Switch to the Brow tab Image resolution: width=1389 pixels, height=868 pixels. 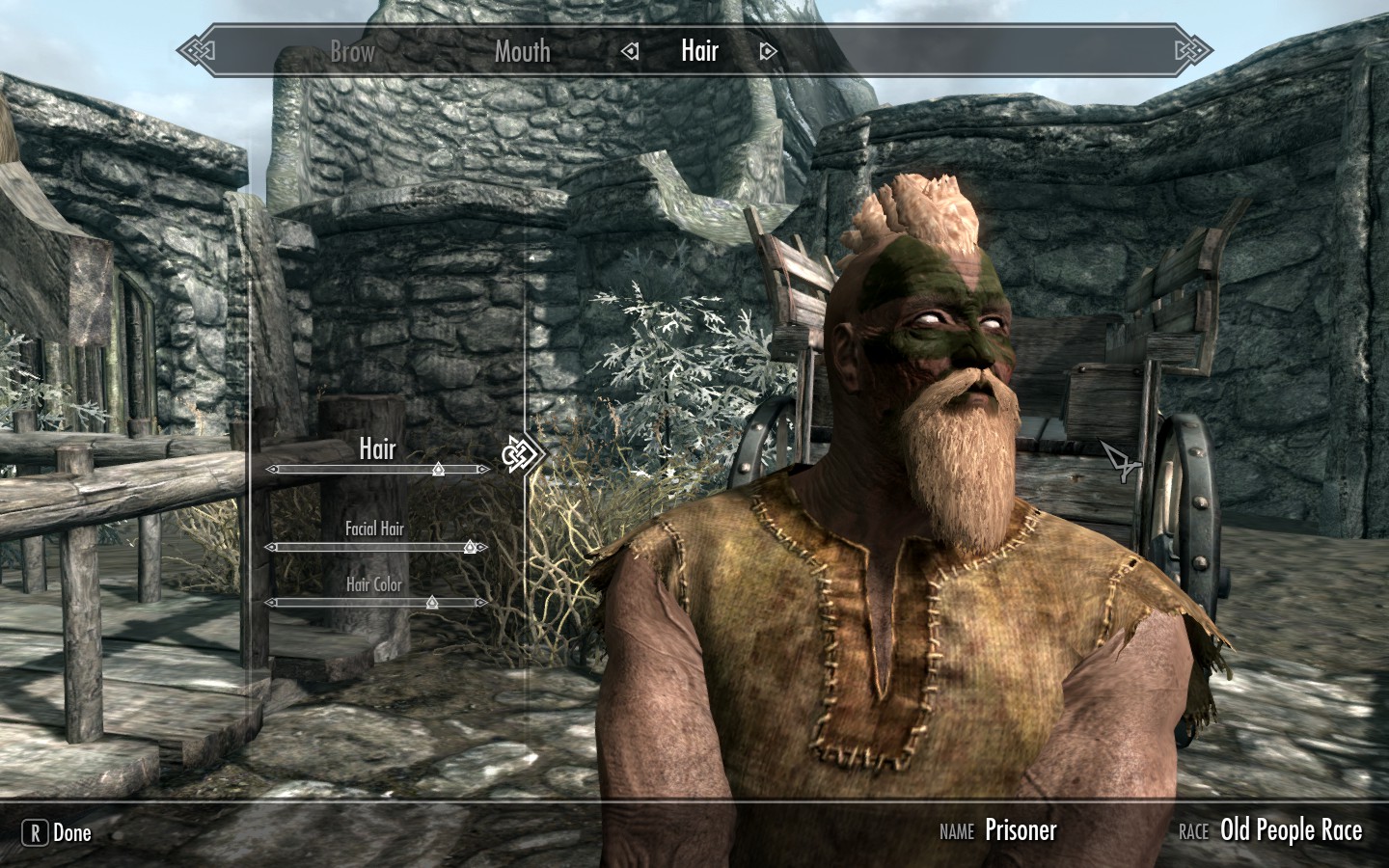(x=351, y=53)
